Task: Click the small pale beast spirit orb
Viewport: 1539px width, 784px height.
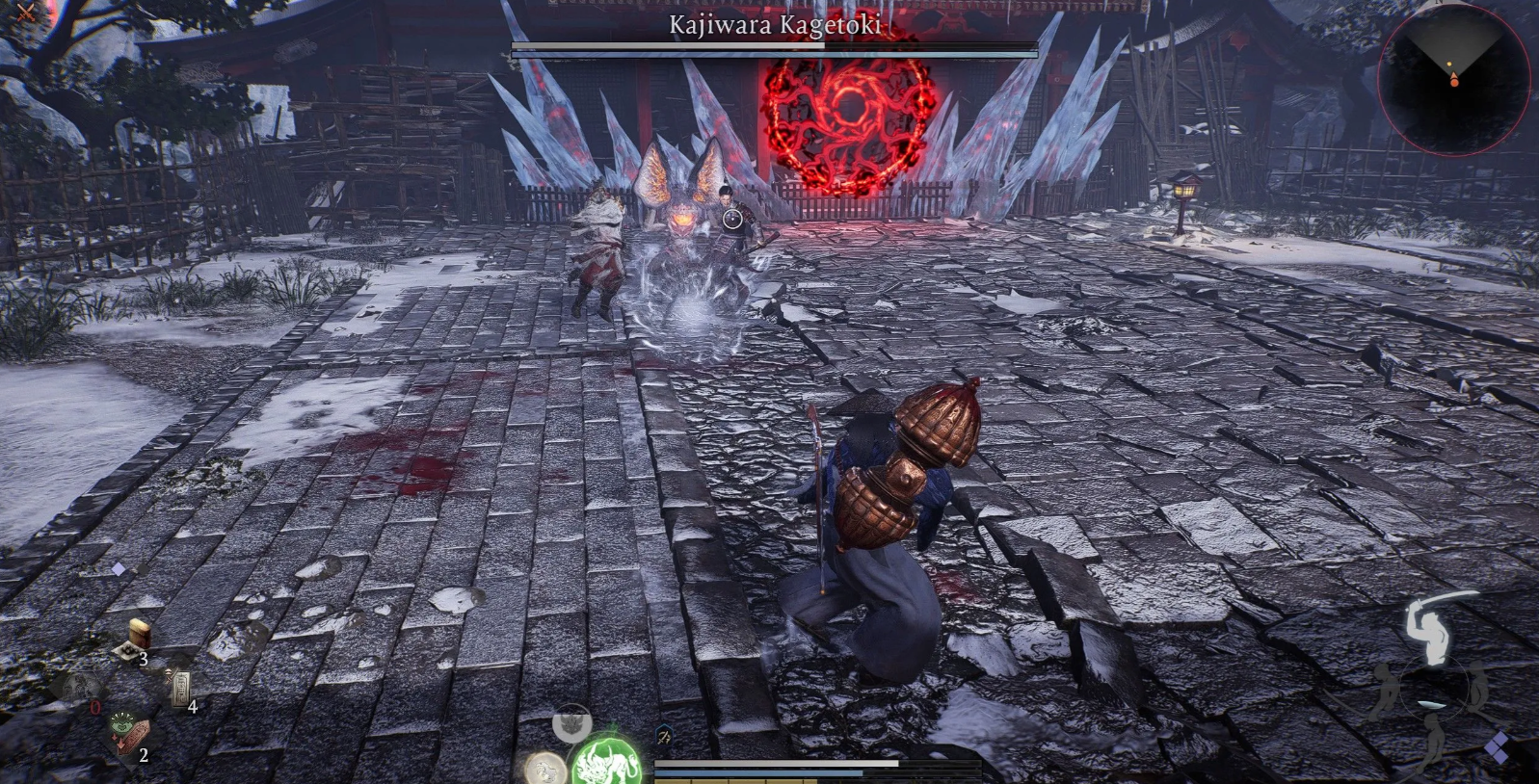Action: pyautogui.click(x=544, y=770)
